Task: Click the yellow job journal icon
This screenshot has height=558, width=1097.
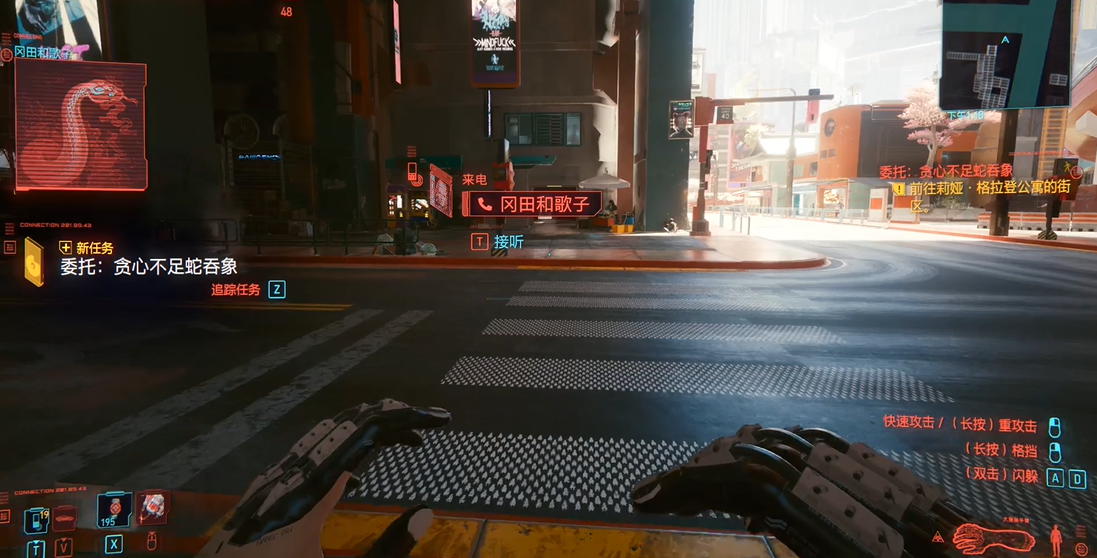Action: pos(35,262)
